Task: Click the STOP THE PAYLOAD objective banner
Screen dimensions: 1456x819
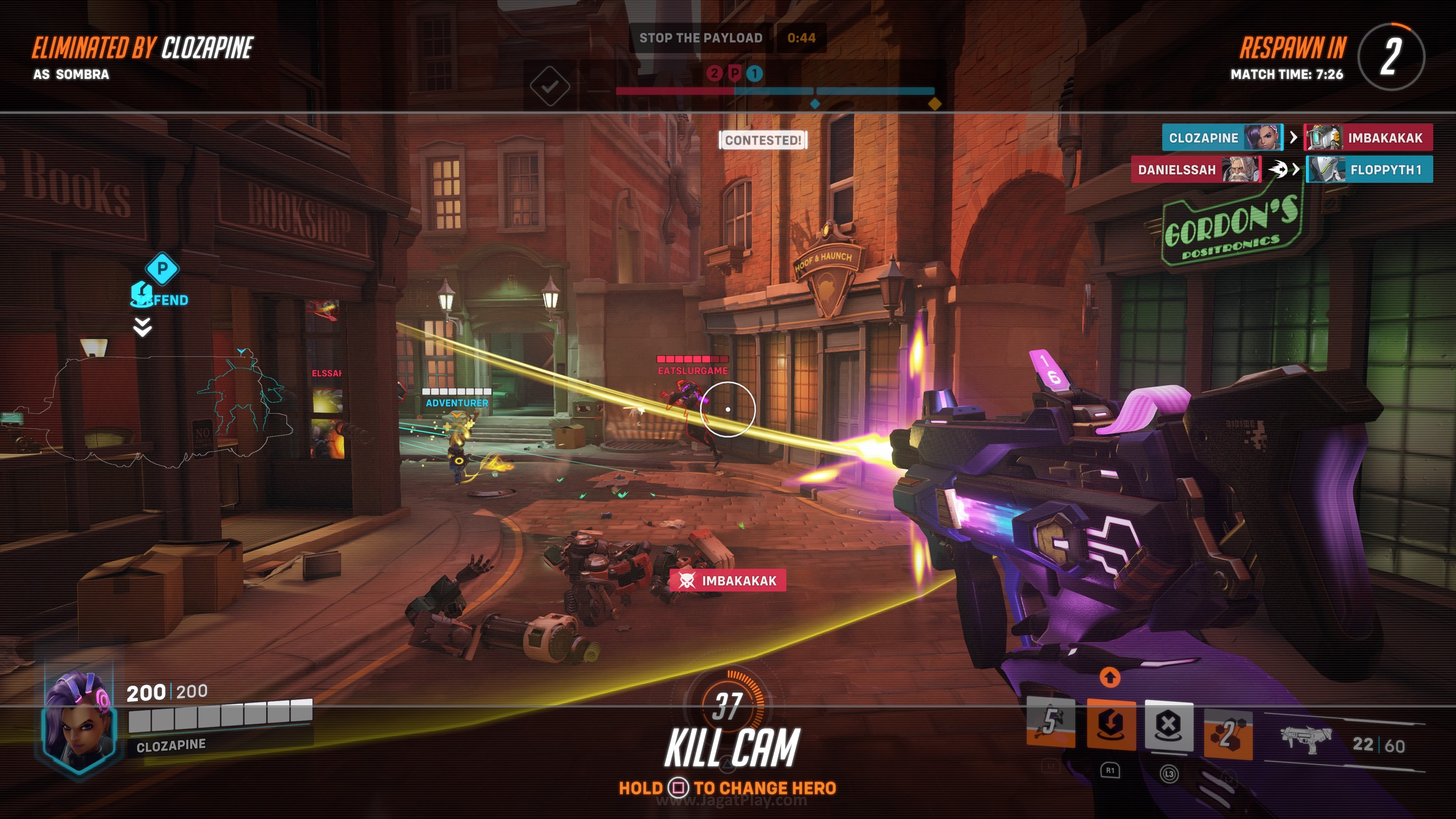Action: (x=701, y=38)
